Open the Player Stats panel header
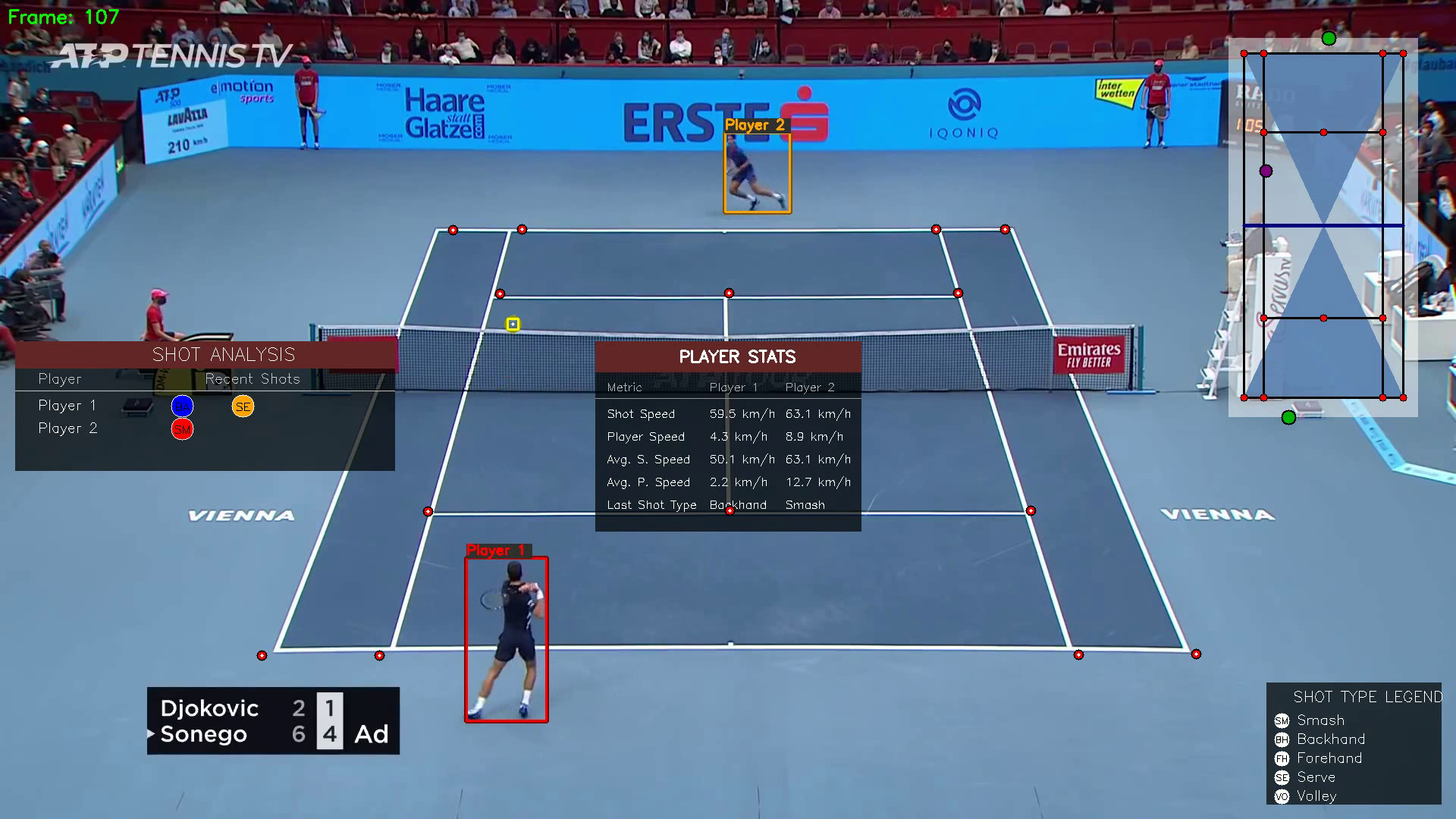Viewport: 1456px width, 819px height. pyautogui.click(x=728, y=356)
